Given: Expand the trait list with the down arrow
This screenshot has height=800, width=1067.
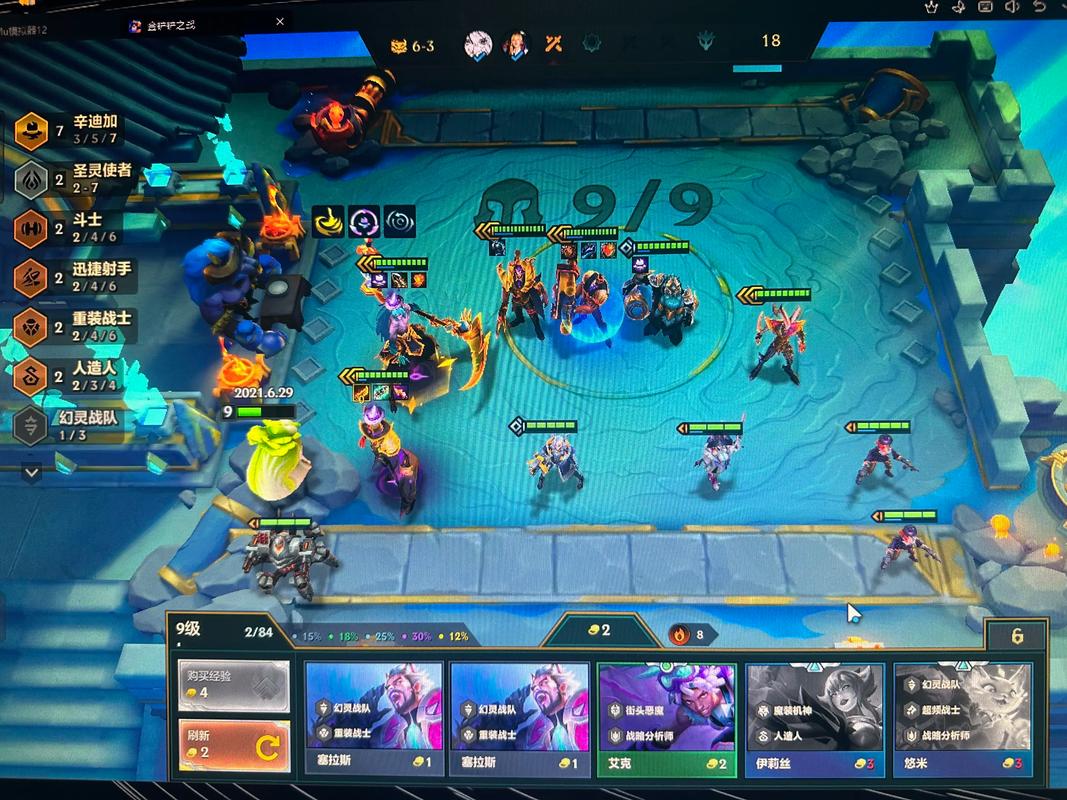Looking at the screenshot, I should [31, 471].
